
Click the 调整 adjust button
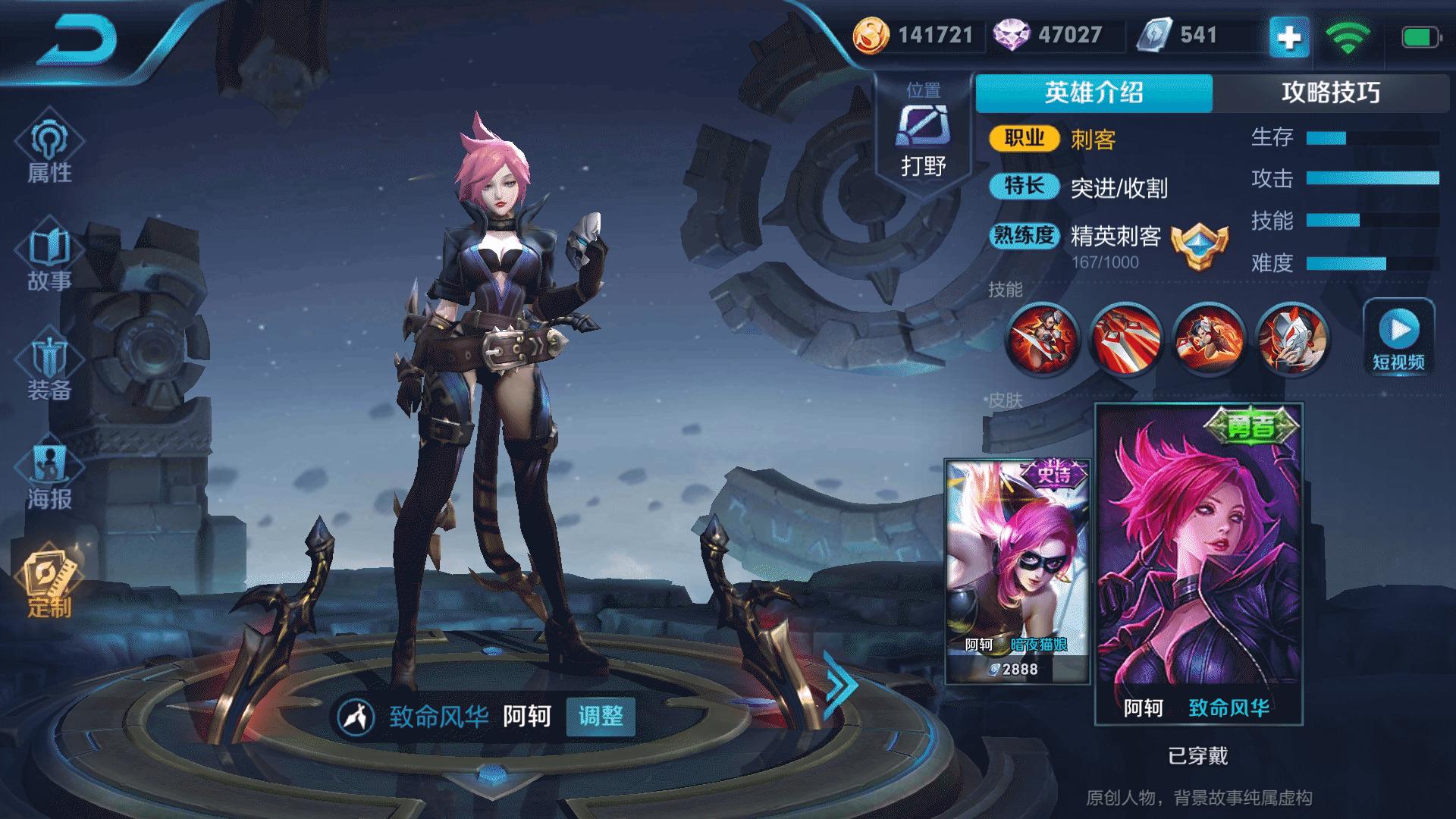pos(601,716)
